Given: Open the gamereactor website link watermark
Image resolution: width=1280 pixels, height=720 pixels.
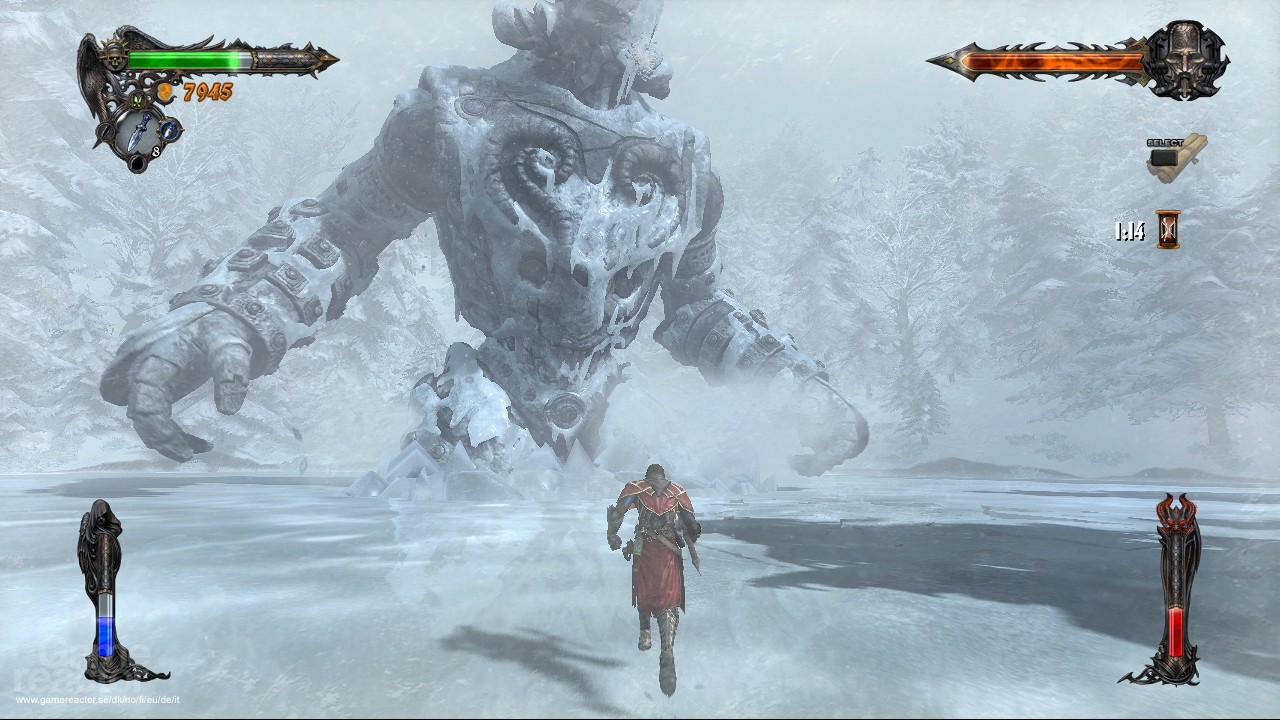Looking at the screenshot, I should 97,700.
